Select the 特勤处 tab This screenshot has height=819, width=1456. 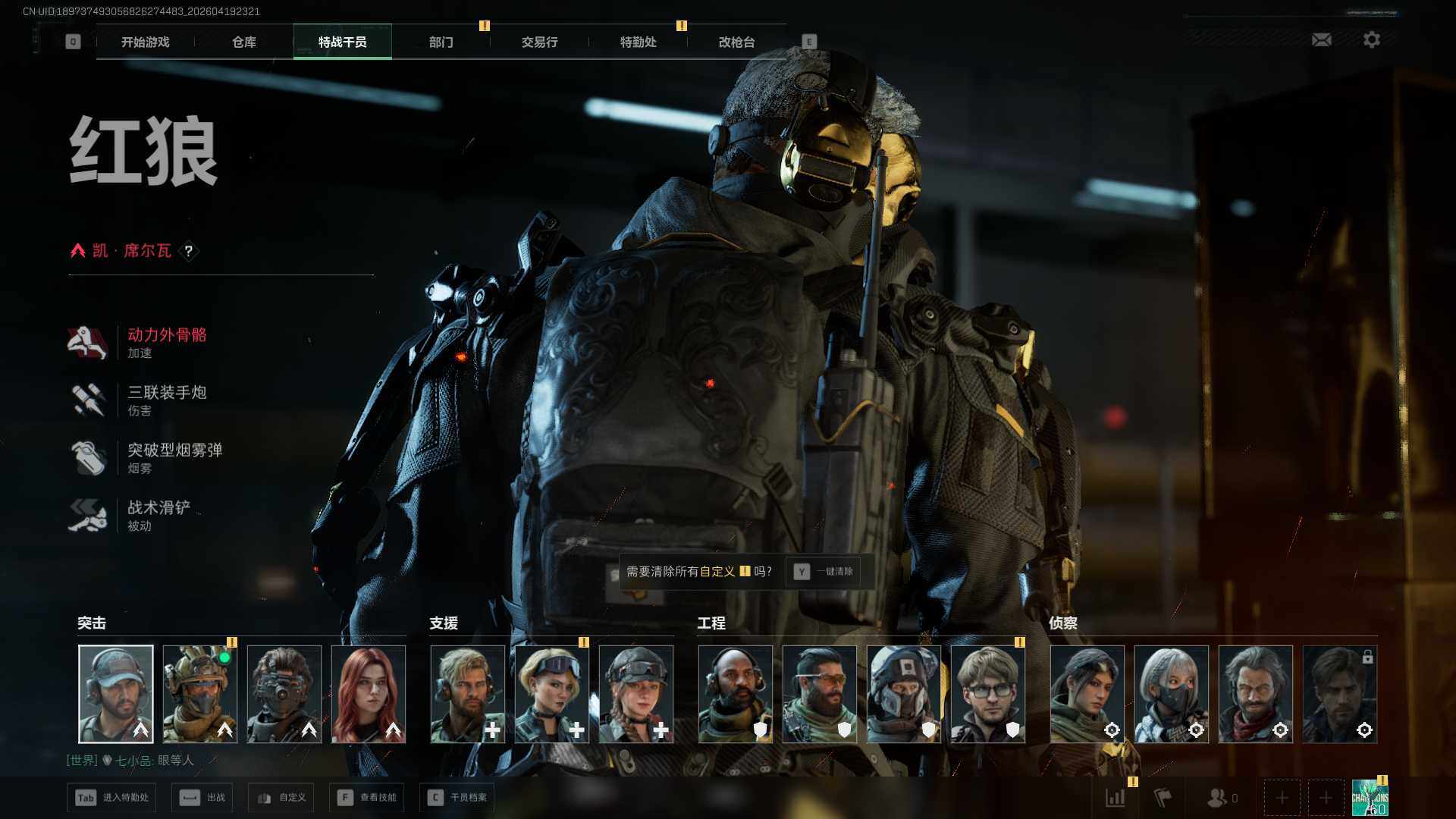tap(638, 42)
